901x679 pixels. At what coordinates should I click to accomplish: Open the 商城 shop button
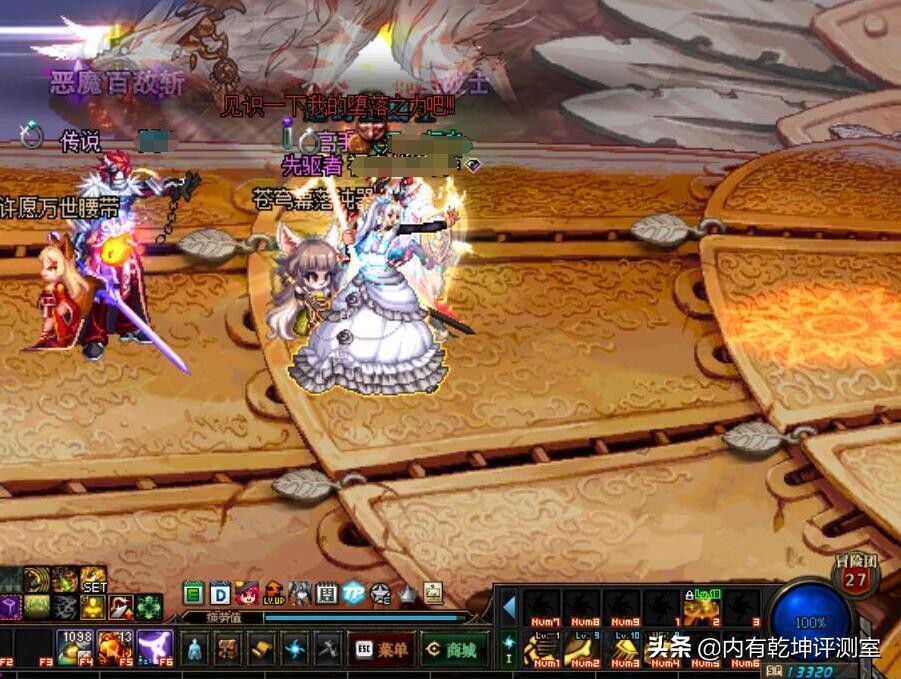click(453, 649)
